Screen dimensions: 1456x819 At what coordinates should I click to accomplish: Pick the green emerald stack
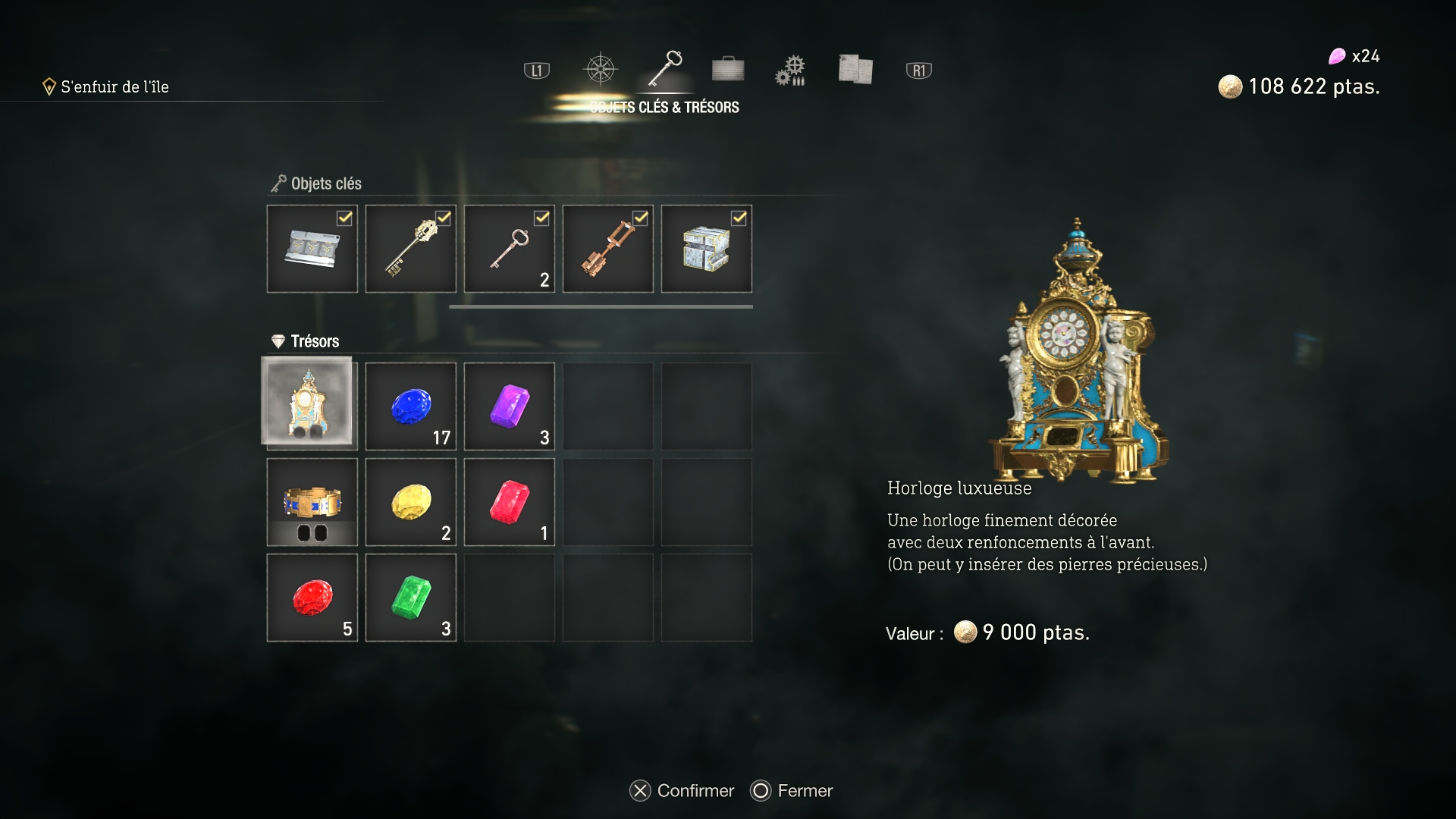[x=410, y=598]
